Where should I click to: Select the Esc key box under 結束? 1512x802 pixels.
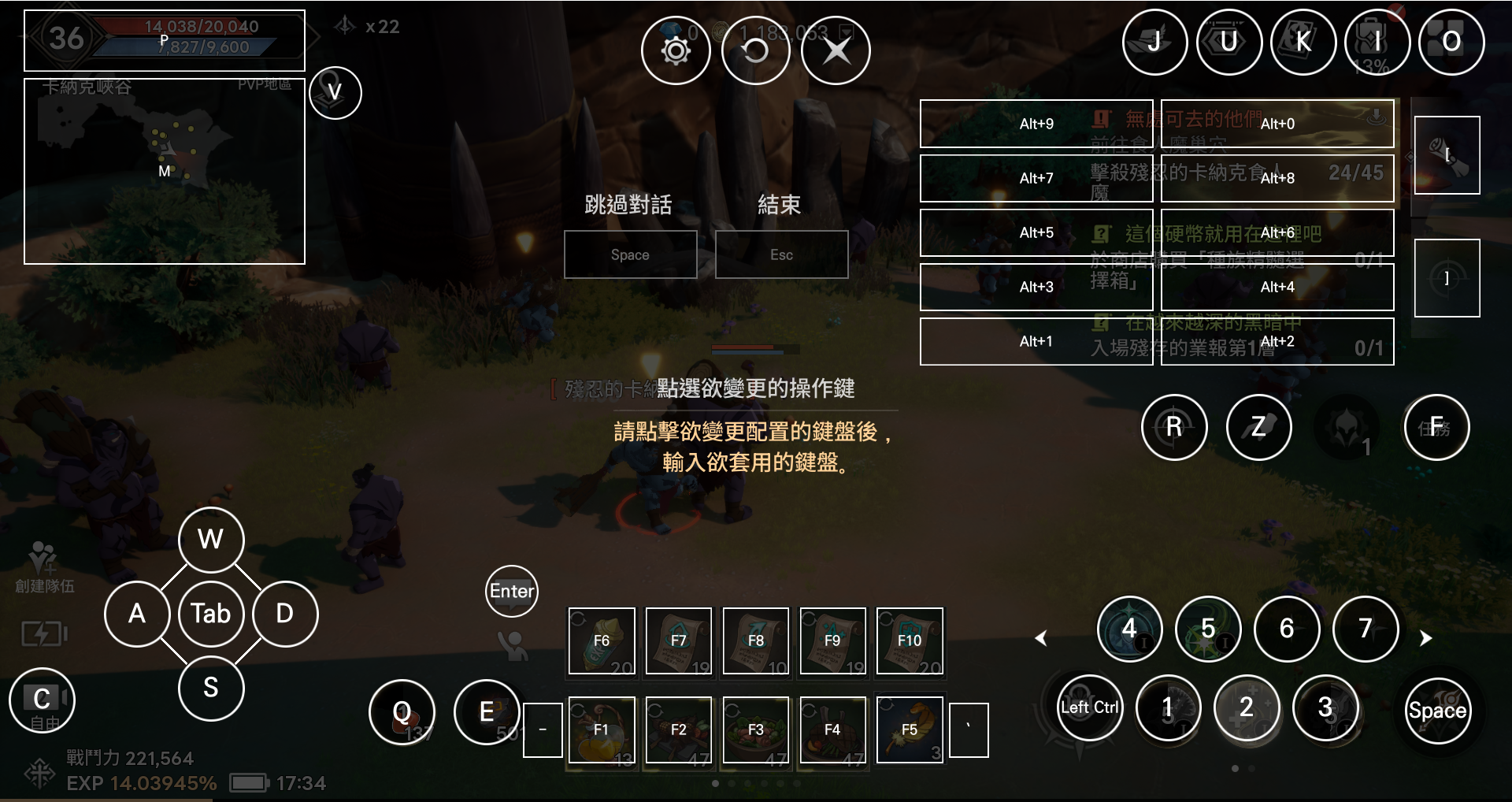781,254
